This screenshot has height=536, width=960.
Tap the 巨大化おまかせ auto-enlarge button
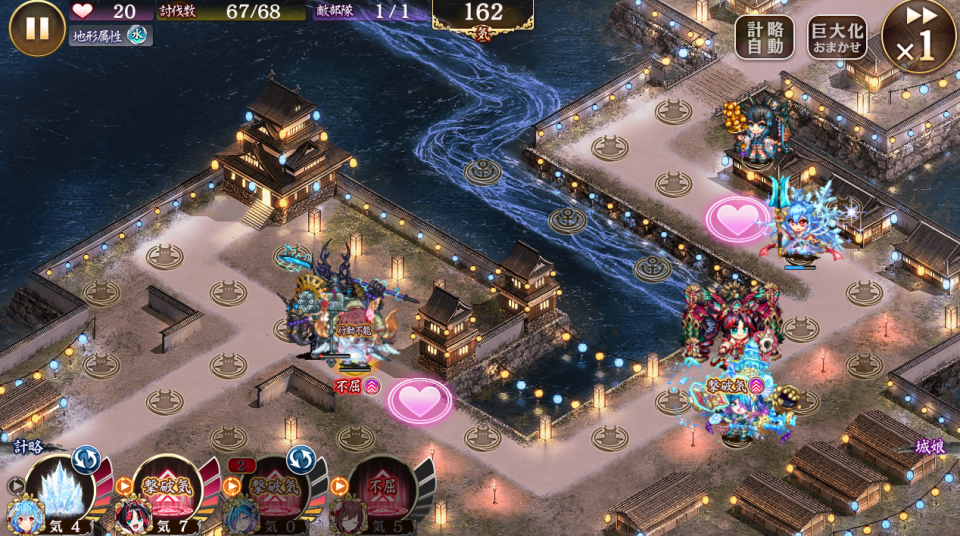click(837, 37)
